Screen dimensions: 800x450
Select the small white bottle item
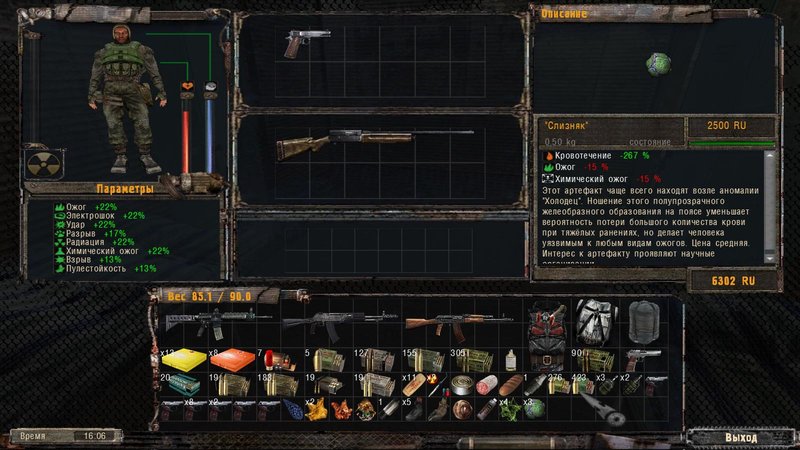click(x=510, y=358)
